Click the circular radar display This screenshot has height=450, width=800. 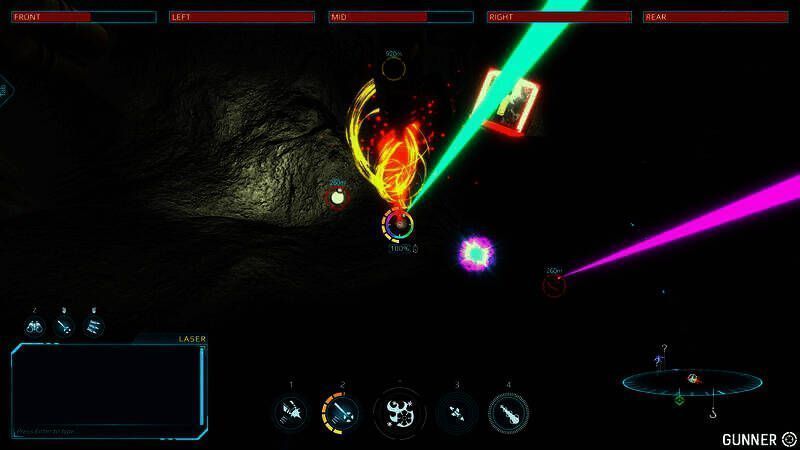[x=692, y=380]
